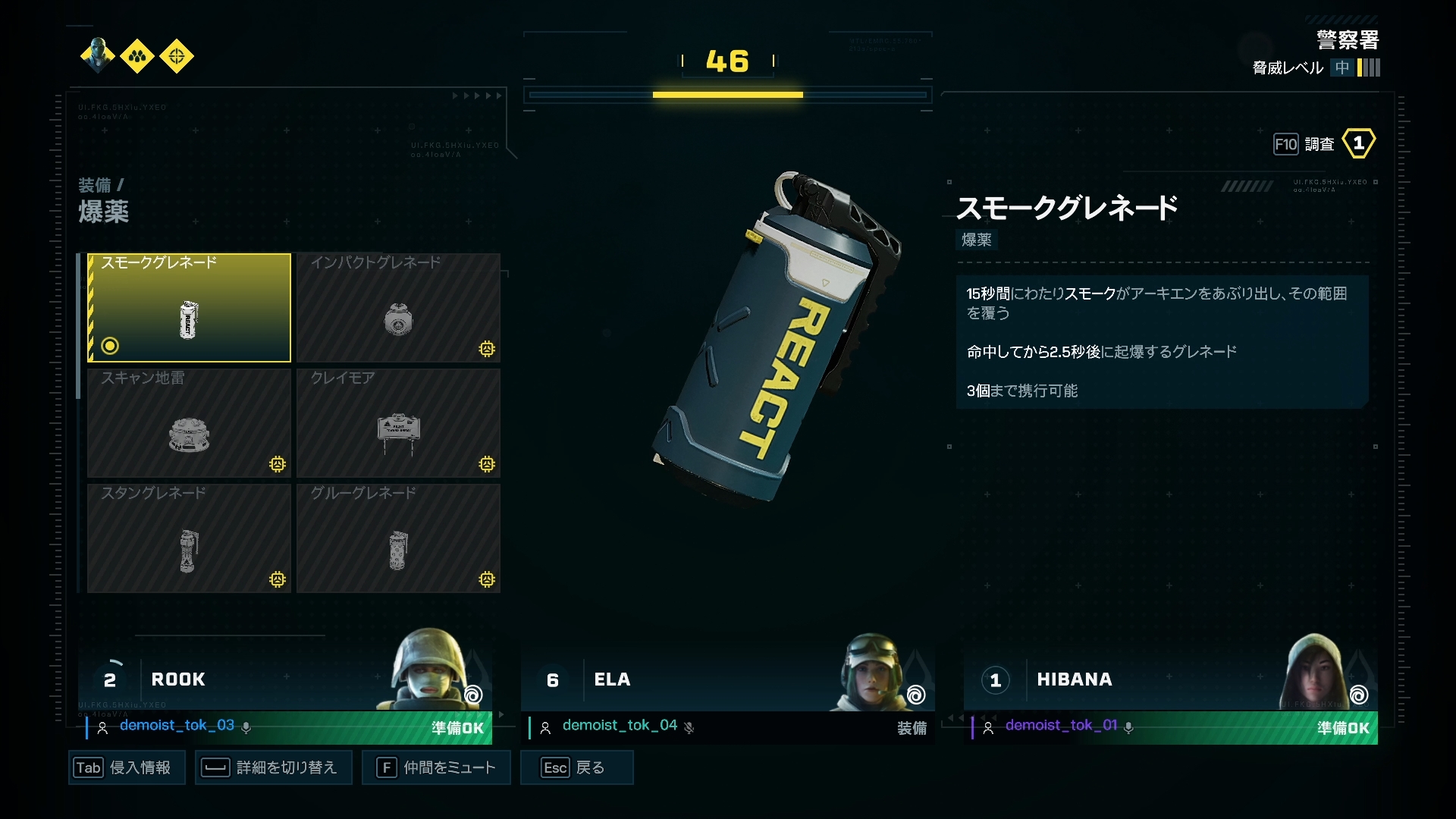Image resolution: width=1456 pixels, height=819 pixels.
Task: Choose the インパクトグレネード tile
Action: [x=398, y=308]
